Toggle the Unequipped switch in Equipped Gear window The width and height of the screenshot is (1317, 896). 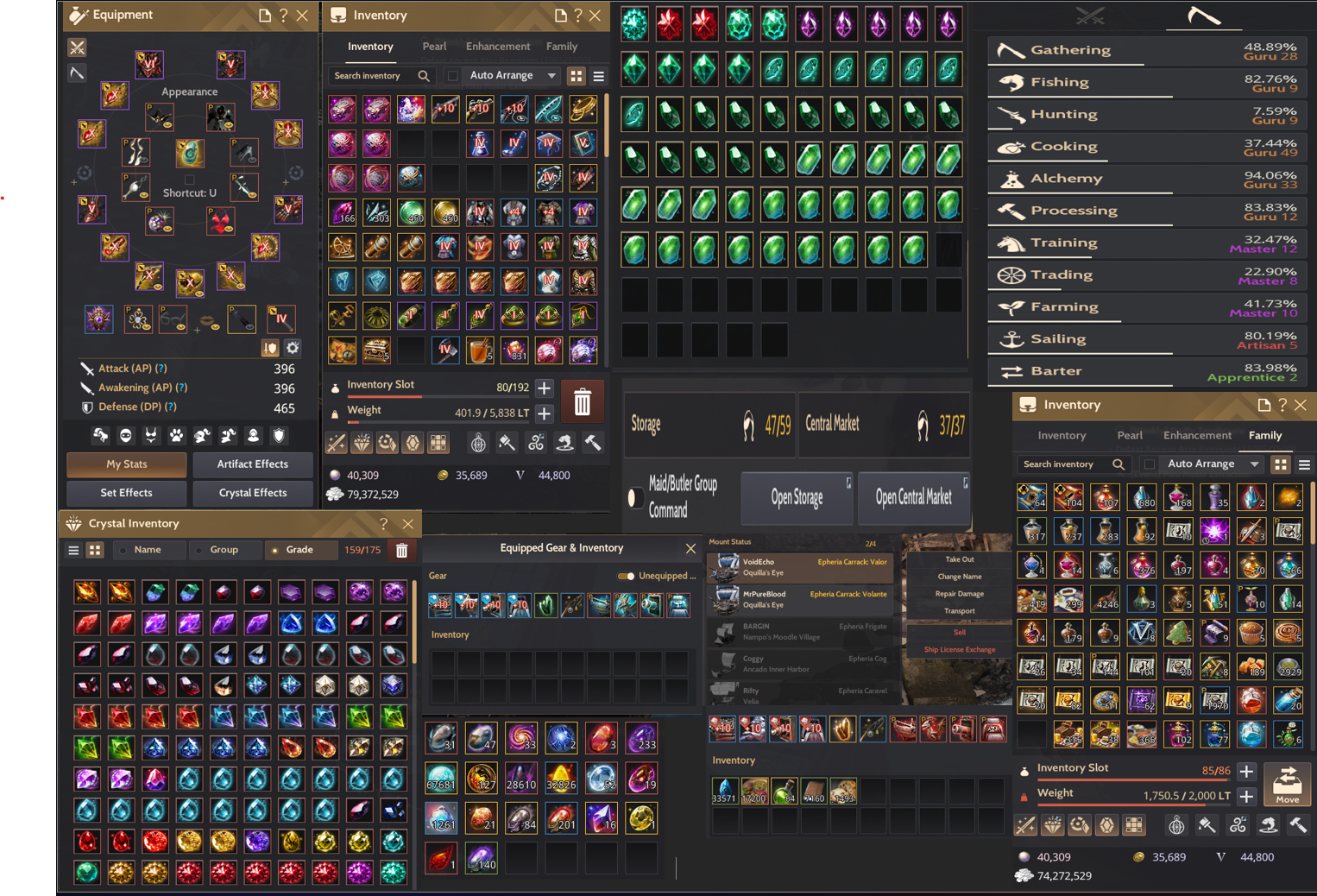(x=626, y=575)
